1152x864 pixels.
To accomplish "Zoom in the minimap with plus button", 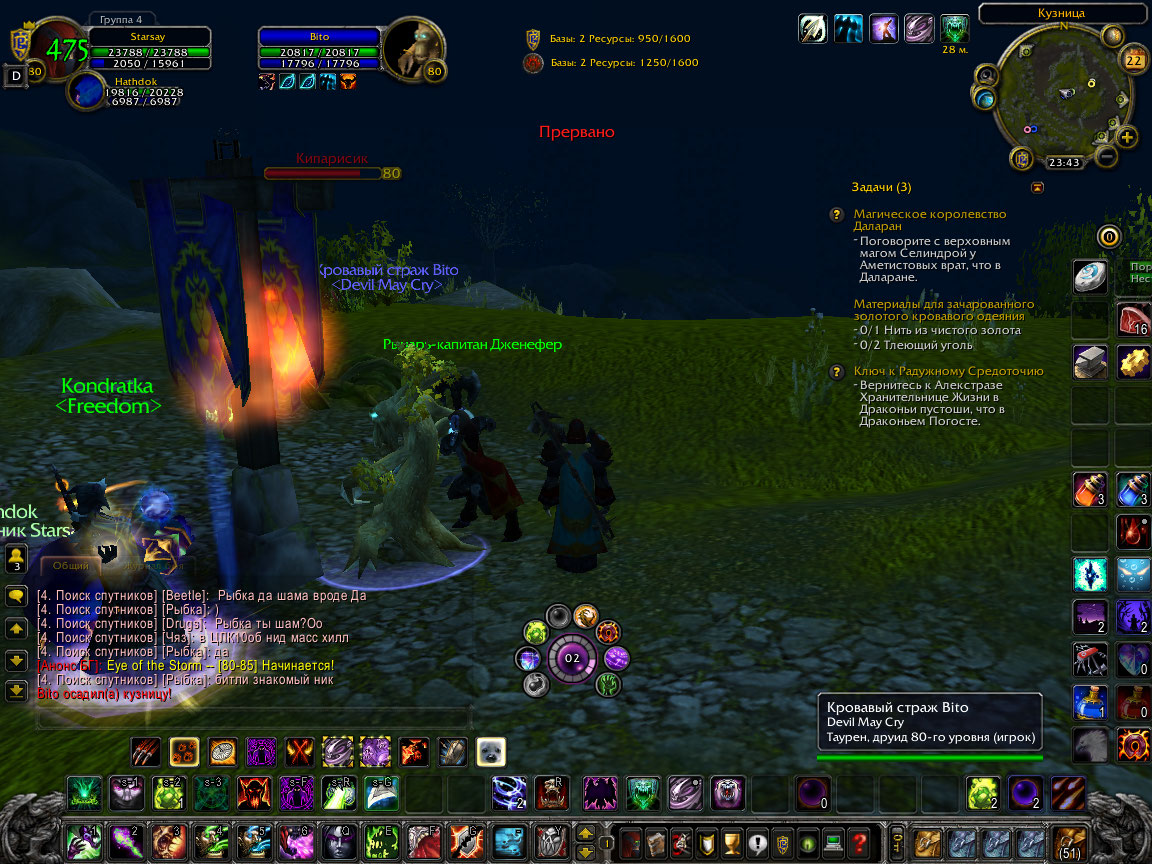I will pyautogui.click(x=1127, y=138).
